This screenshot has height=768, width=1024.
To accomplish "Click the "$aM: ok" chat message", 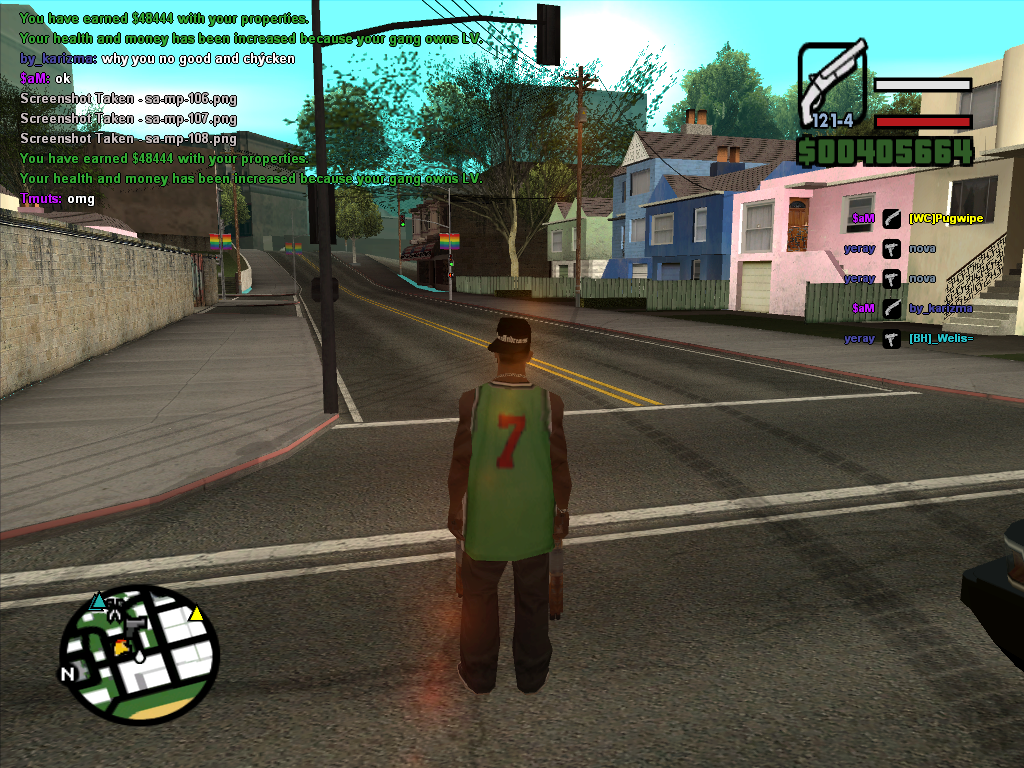I will 46,78.
